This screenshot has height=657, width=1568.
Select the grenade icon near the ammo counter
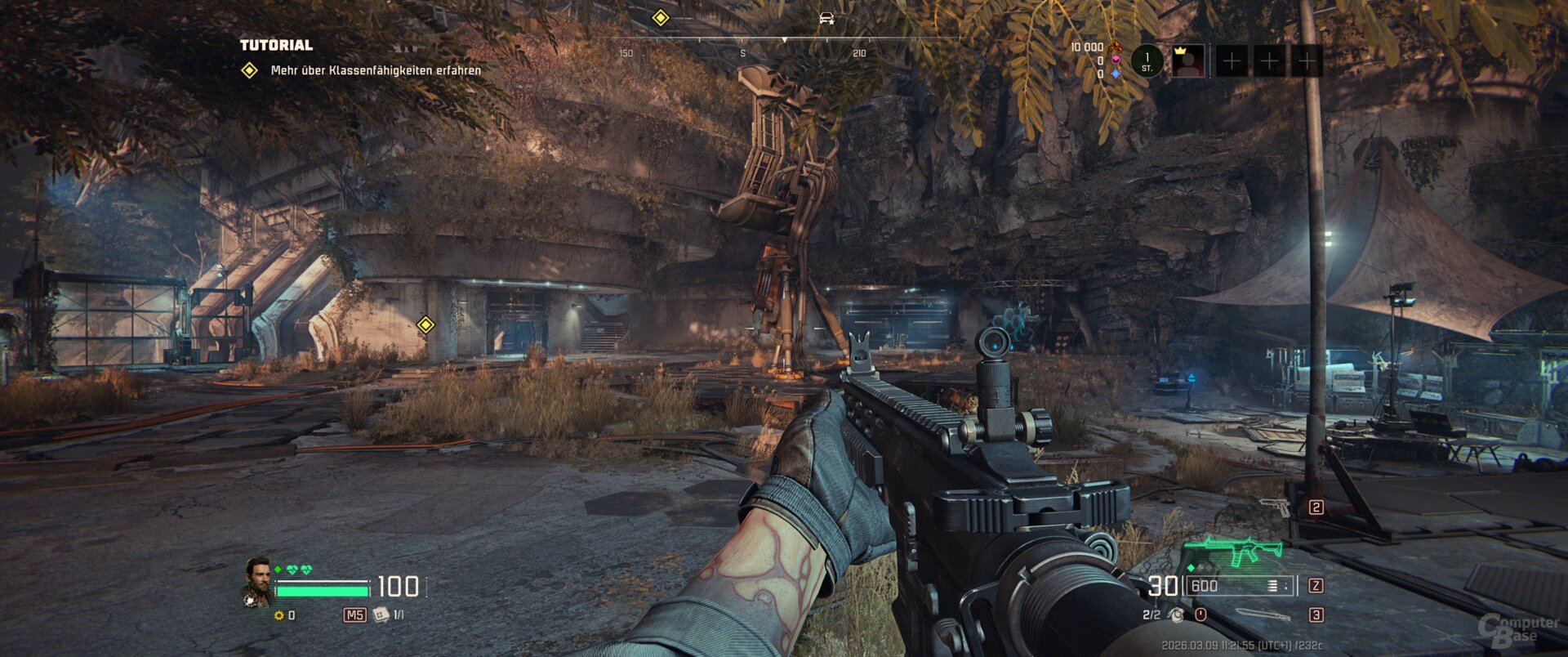point(1175,615)
